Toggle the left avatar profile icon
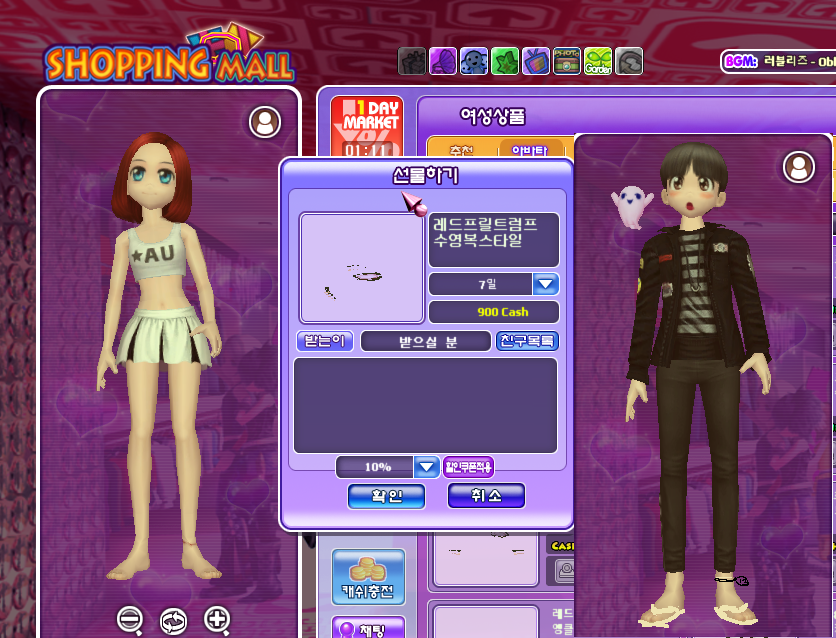Image resolution: width=836 pixels, height=638 pixels. coord(265,122)
